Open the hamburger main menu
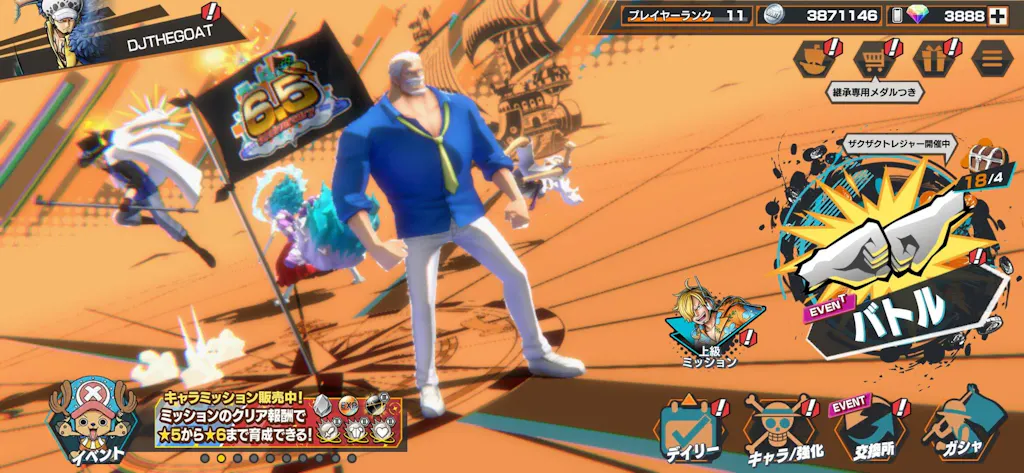 pyautogui.click(x=991, y=59)
